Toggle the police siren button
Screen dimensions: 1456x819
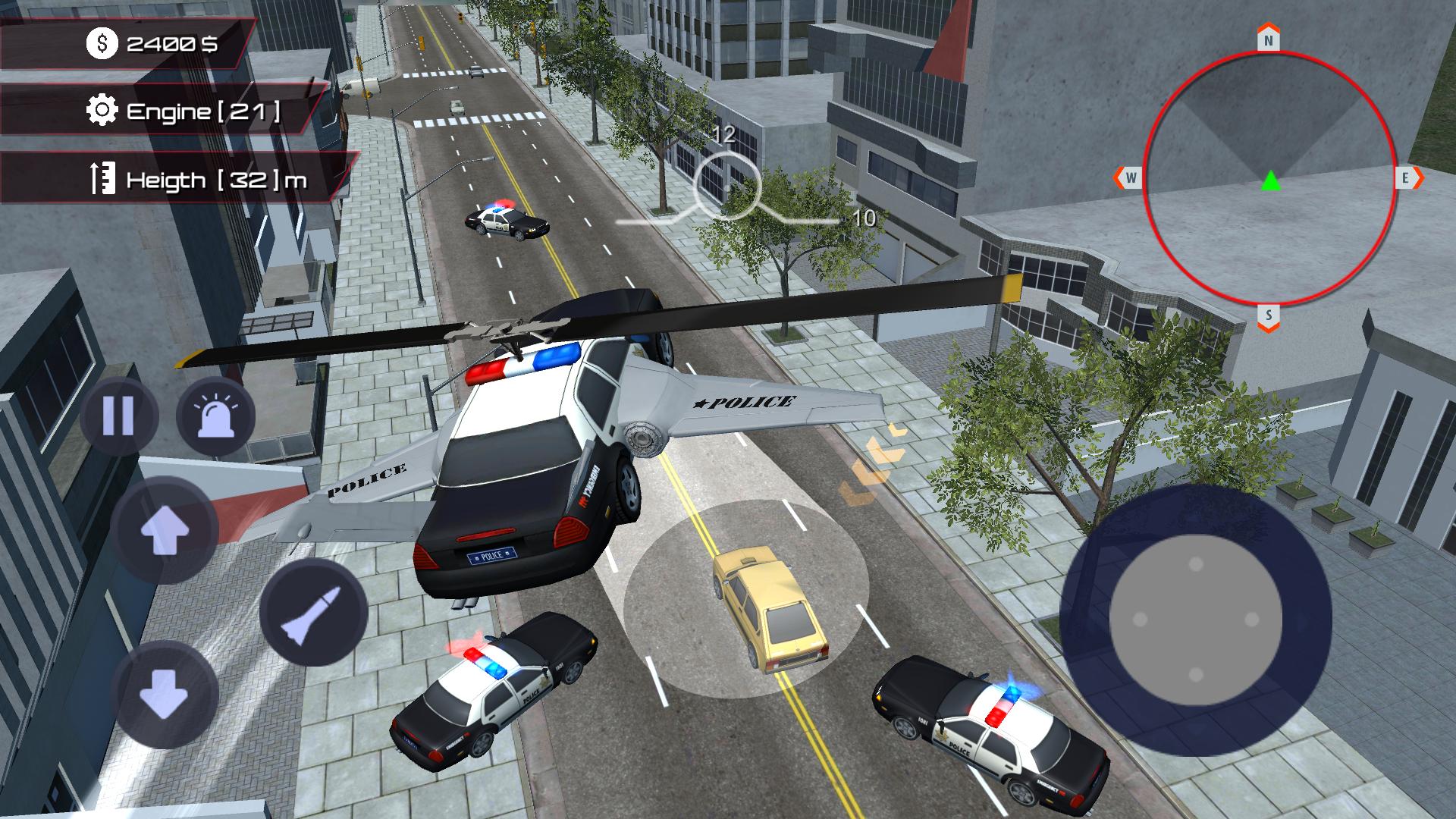(215, 416)
